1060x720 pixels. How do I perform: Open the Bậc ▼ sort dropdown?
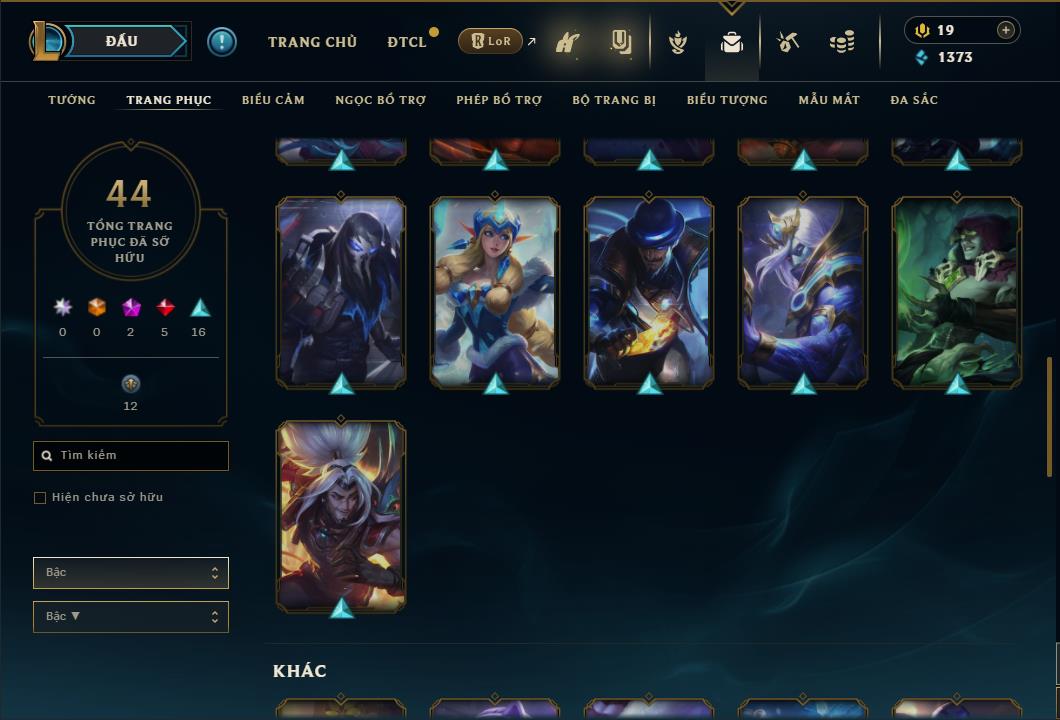pyautogui.click(x=131, y=617)
